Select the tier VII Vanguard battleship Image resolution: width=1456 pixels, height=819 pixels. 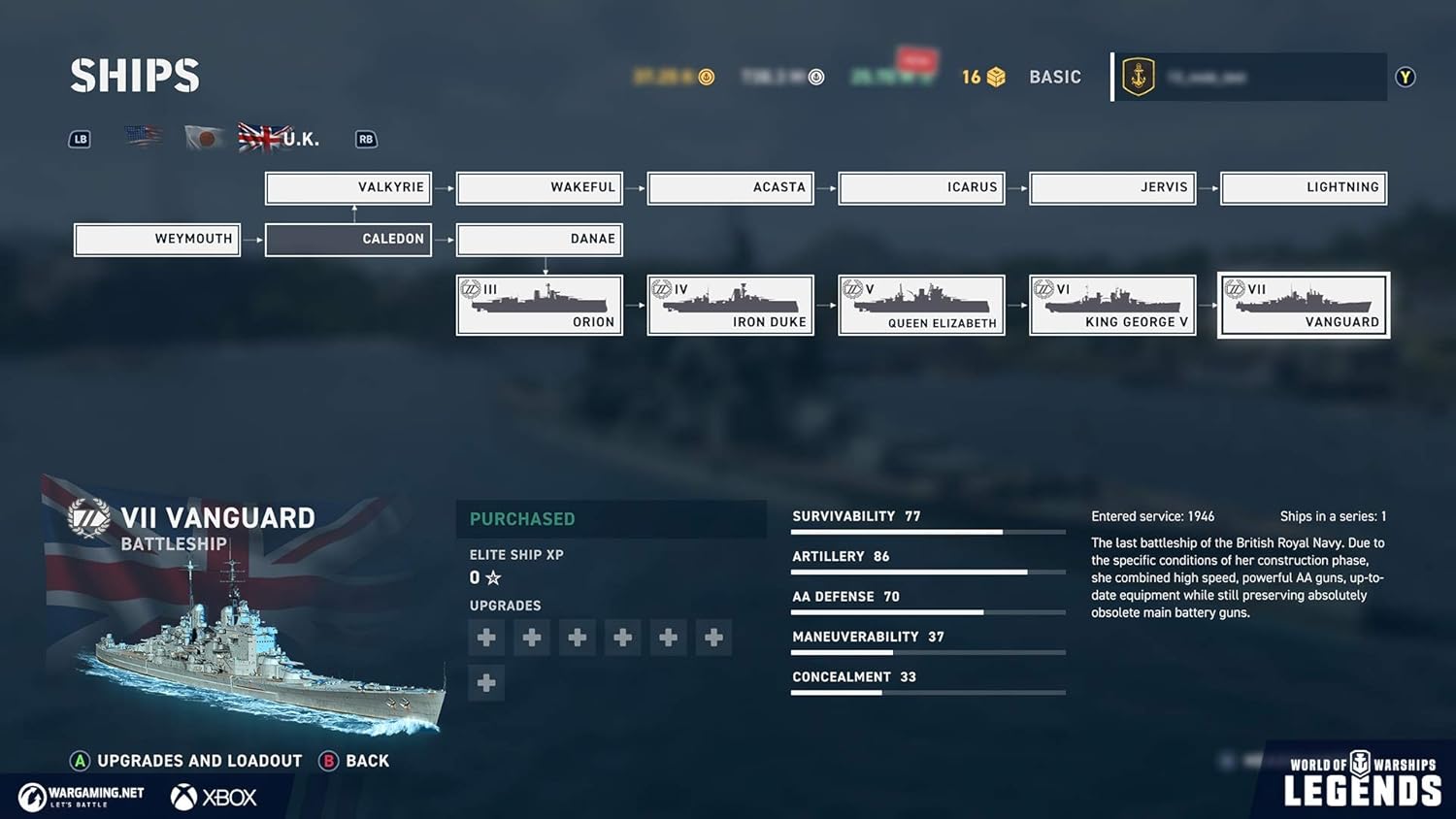tap(1304, 305)
